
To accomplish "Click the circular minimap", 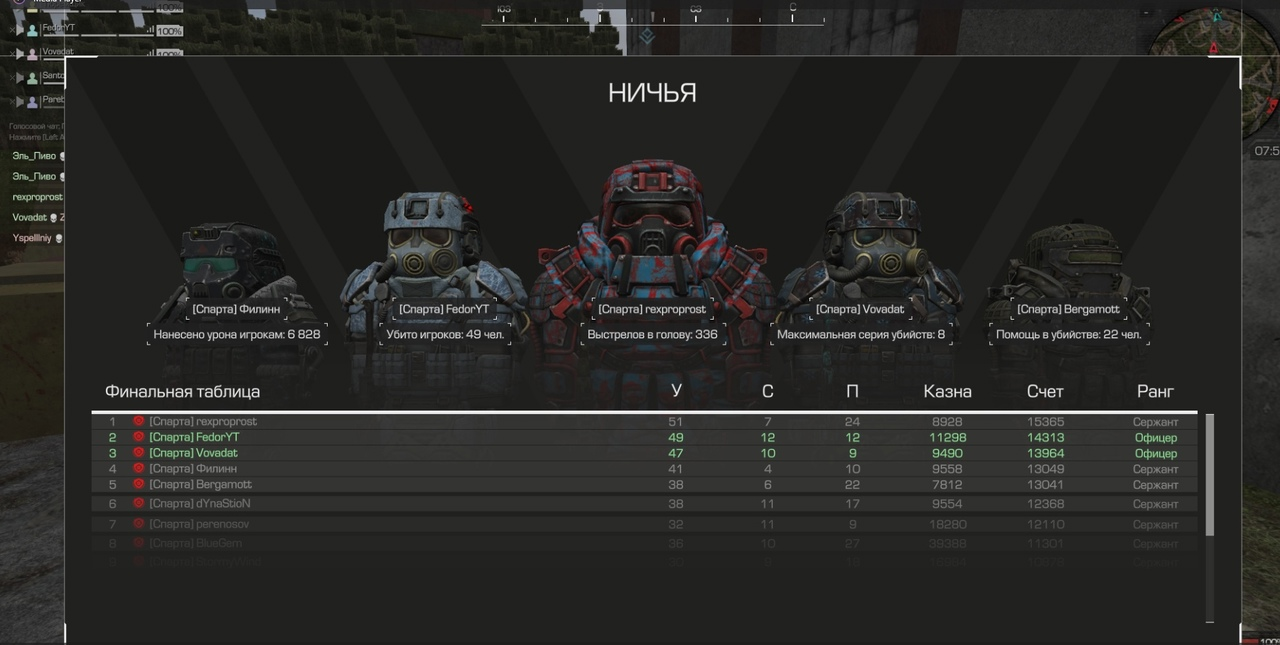I will click(x=1212, y=40).
